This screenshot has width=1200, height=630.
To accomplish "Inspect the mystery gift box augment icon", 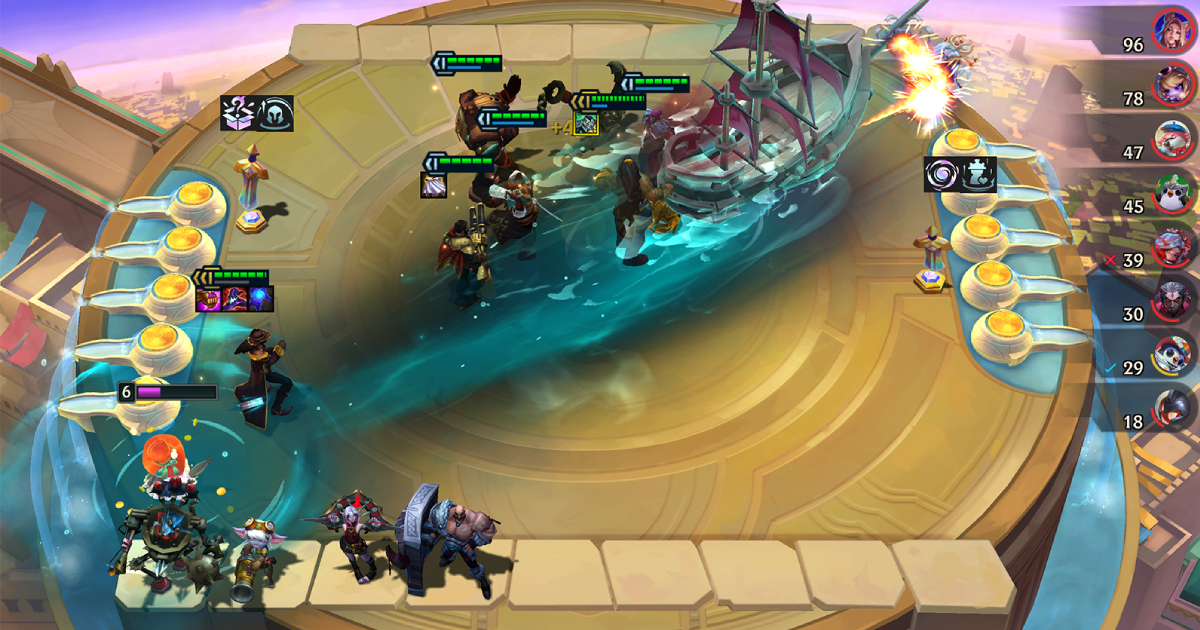I will 239,113.
